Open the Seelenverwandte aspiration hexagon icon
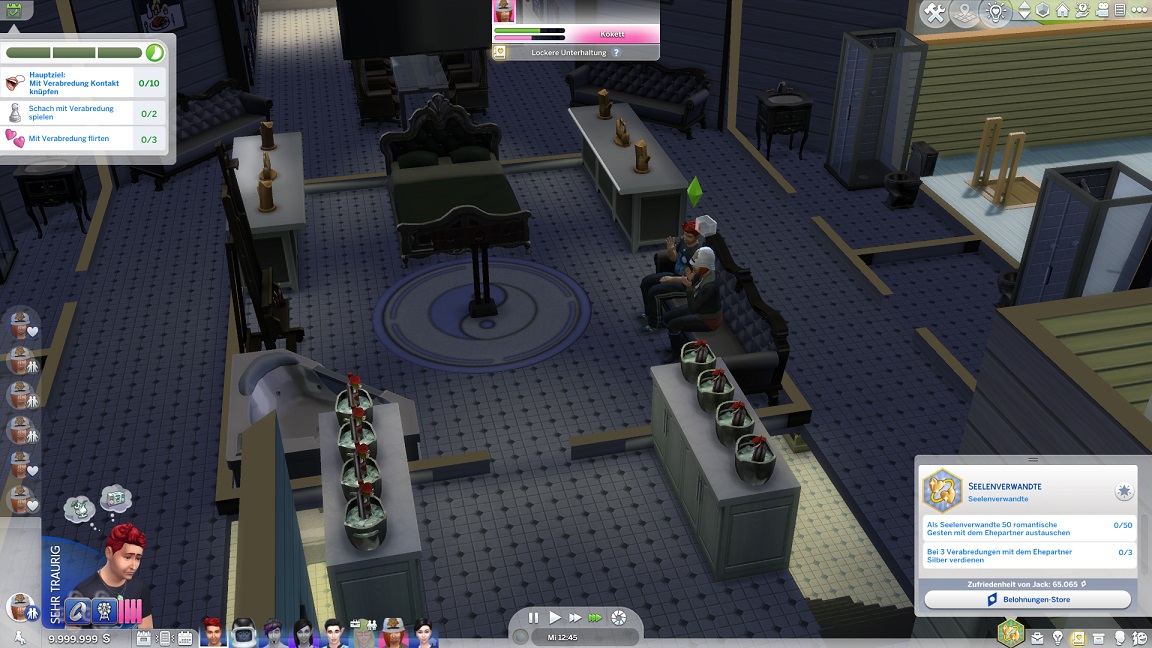This screenshot has height=648, width=1152. [942, 491]
